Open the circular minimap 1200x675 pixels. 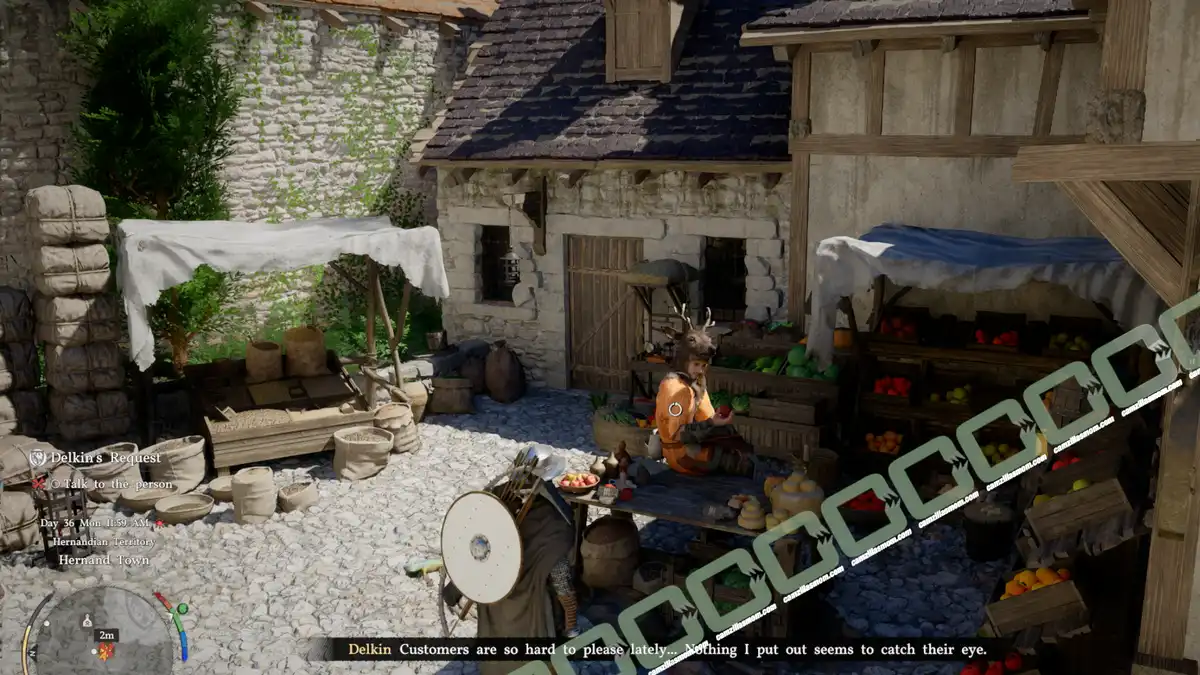[98, 632]
